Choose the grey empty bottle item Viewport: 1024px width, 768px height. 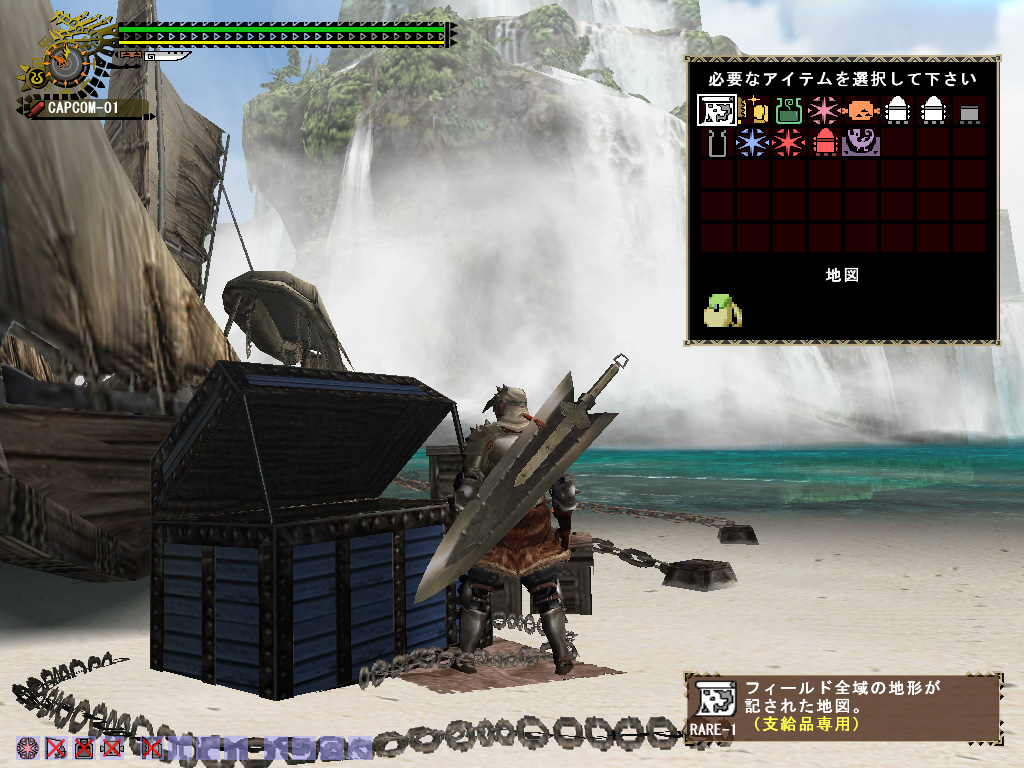tap(717, 143)
